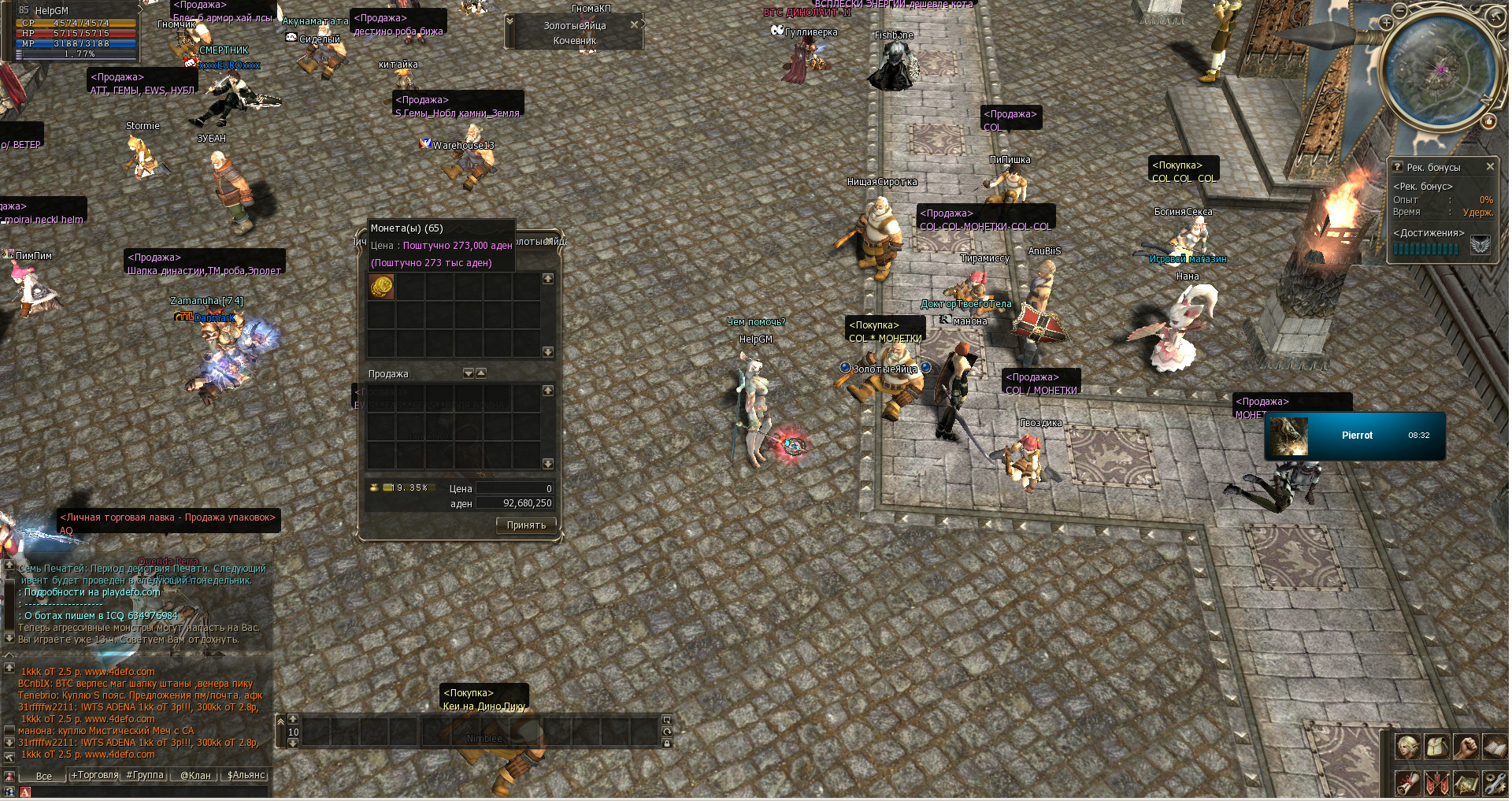
Task: Zoom in the minimap with plus button
Action: (x=1386, y=24)
